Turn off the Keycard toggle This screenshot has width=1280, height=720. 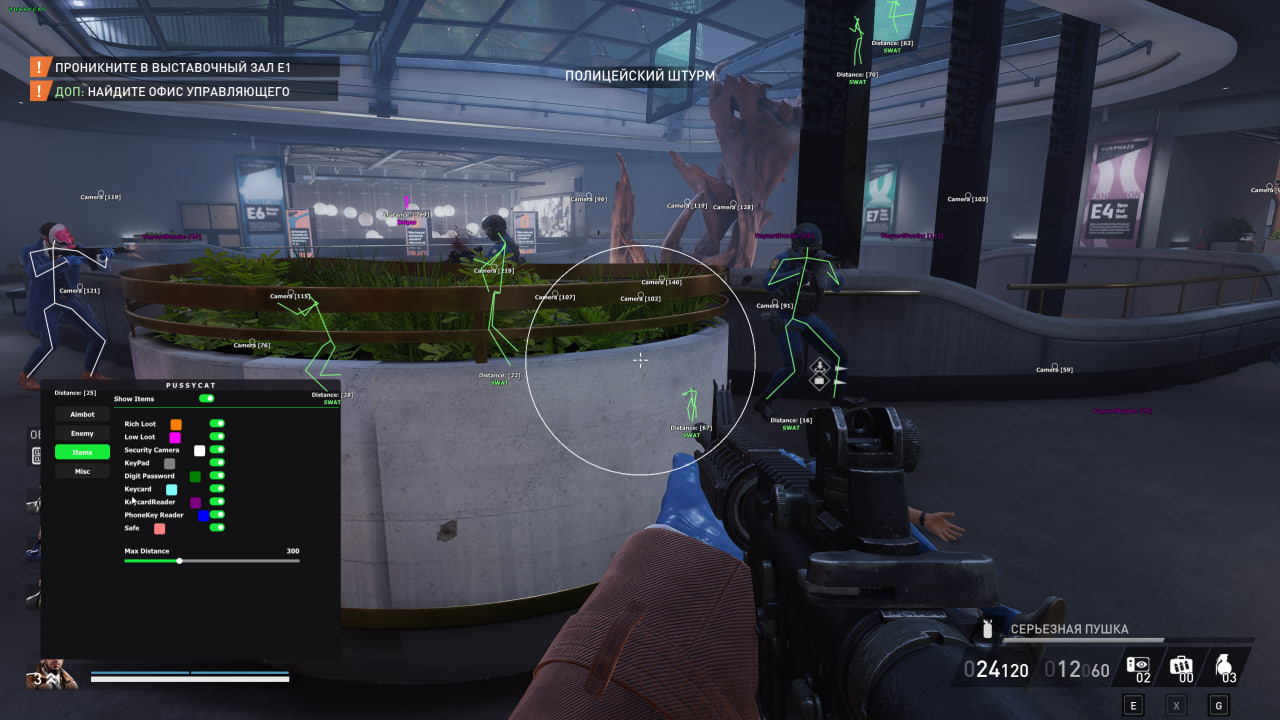pyautogui.click(x=217, y=489)
